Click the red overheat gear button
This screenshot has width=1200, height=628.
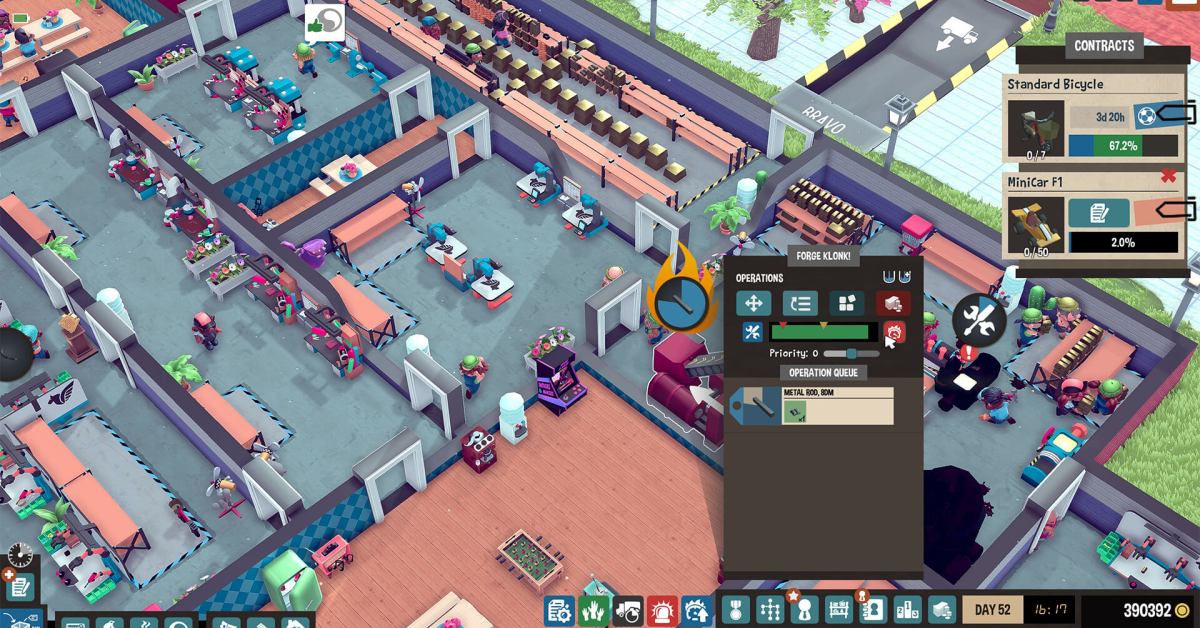[895, 332]
